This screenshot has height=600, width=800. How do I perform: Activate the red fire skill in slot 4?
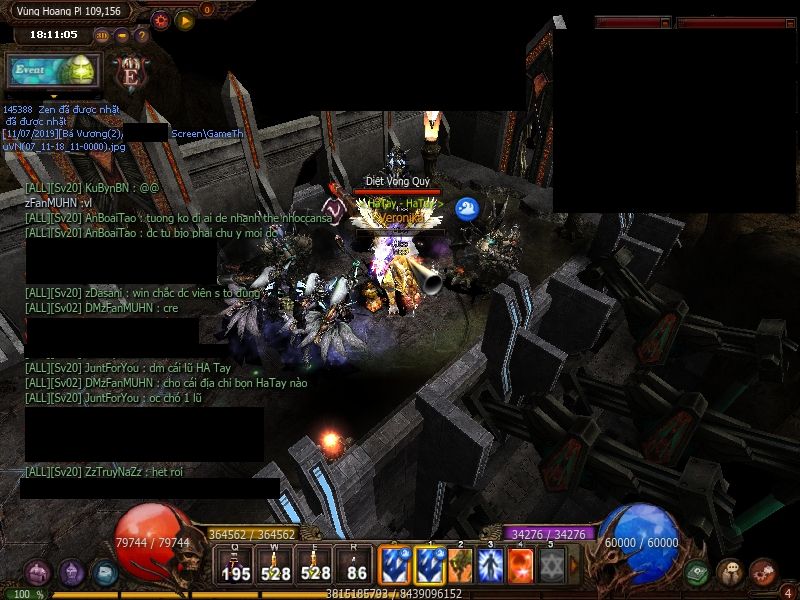521,565
